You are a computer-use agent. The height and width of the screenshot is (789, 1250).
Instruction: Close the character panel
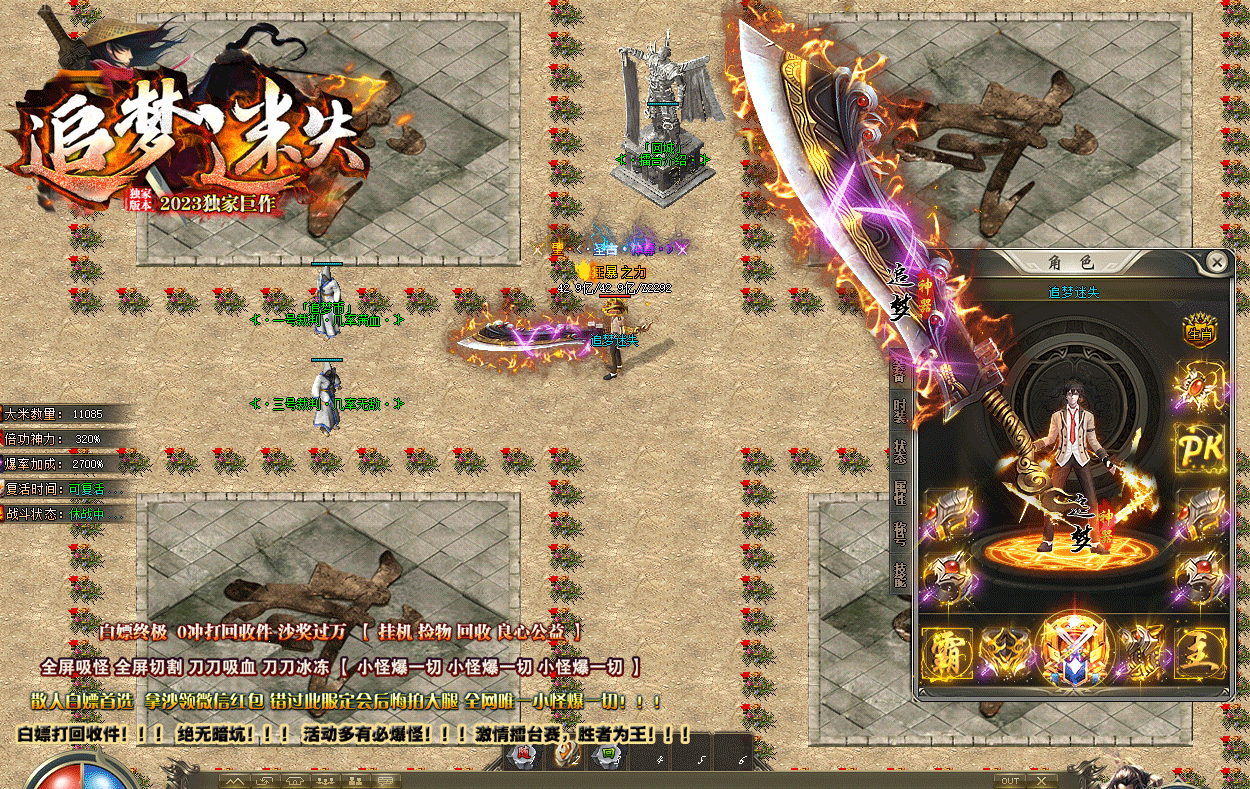(1216, 262)
